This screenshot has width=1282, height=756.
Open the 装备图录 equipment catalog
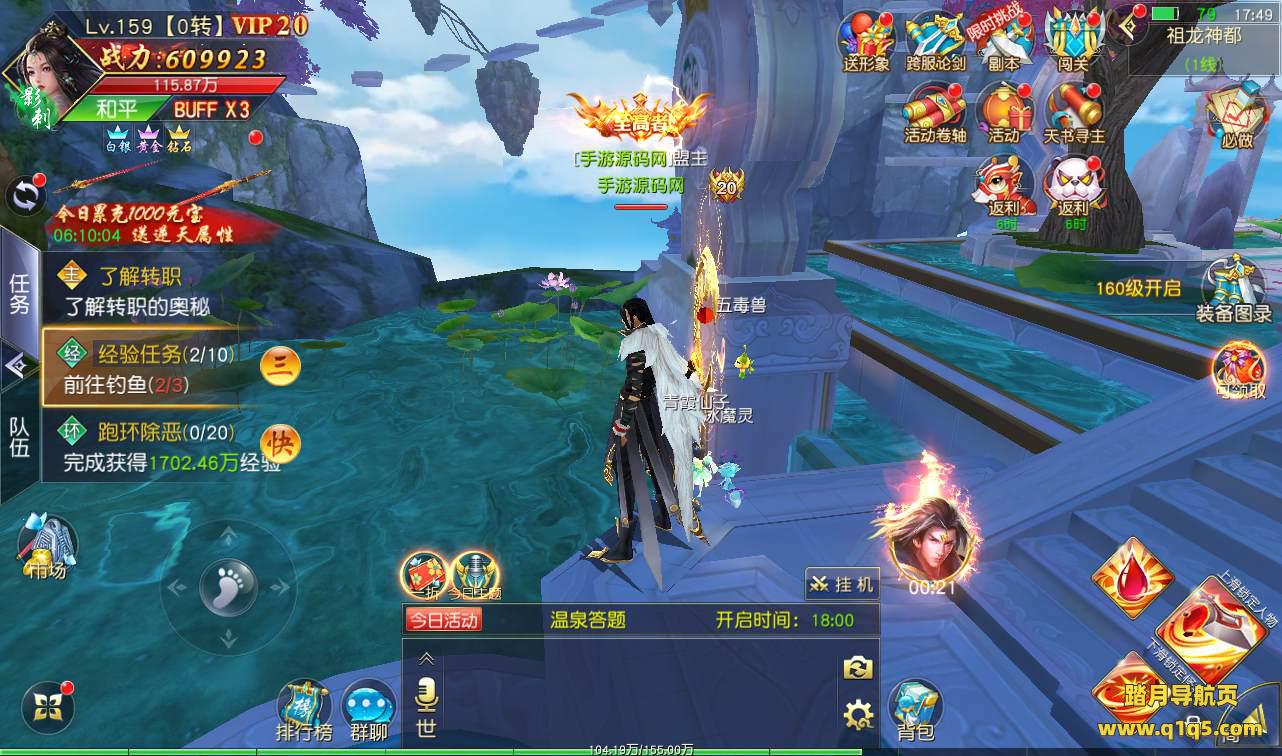pyautogui.click(x=1234, y=291)
